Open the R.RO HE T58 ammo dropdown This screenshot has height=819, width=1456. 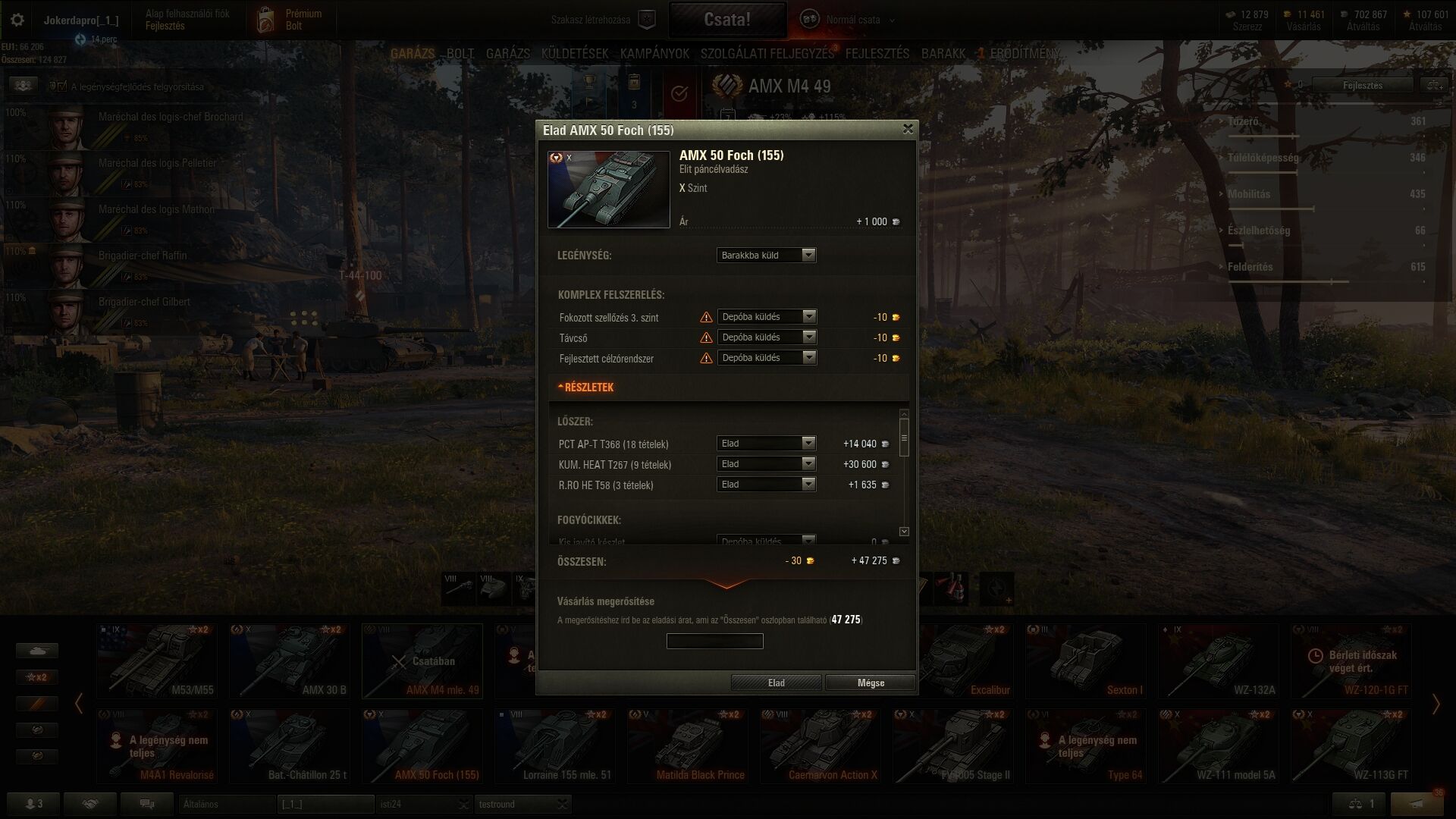(x=766, y=485)
